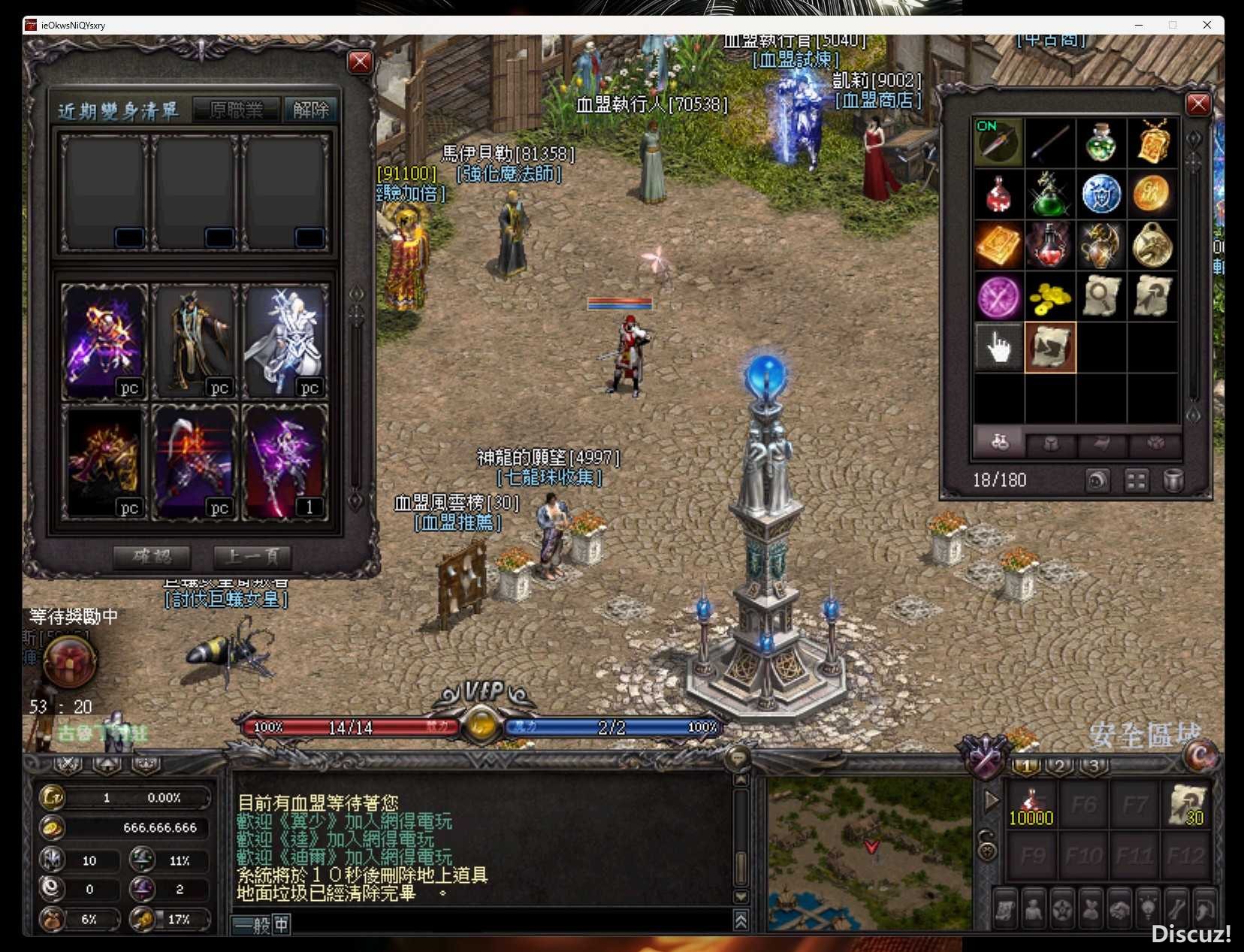Use the glowing orange spellbook item
The image size is (1244, 952).
(x=998, y=245)
